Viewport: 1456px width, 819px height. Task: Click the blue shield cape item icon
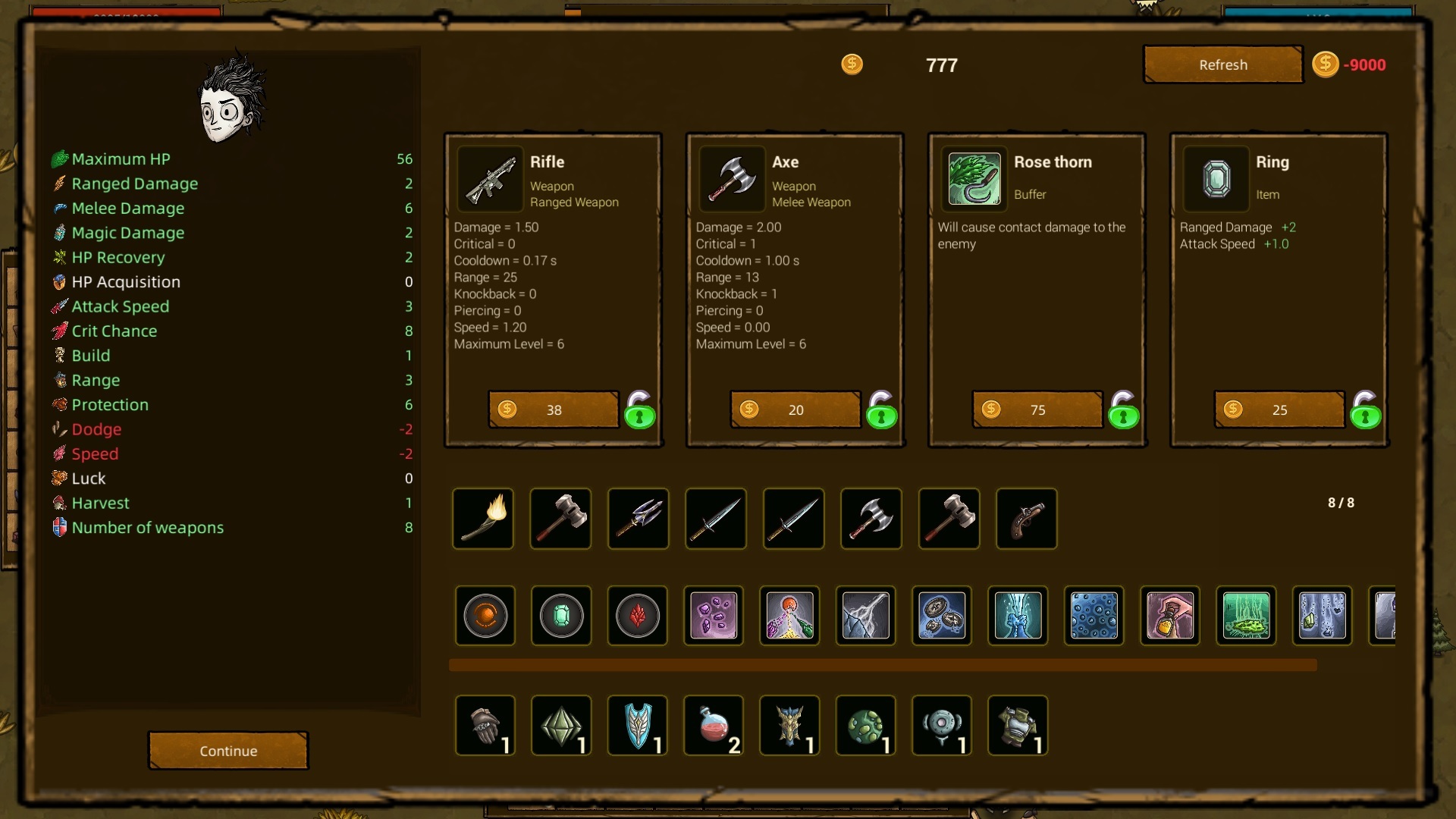[637, 725]
